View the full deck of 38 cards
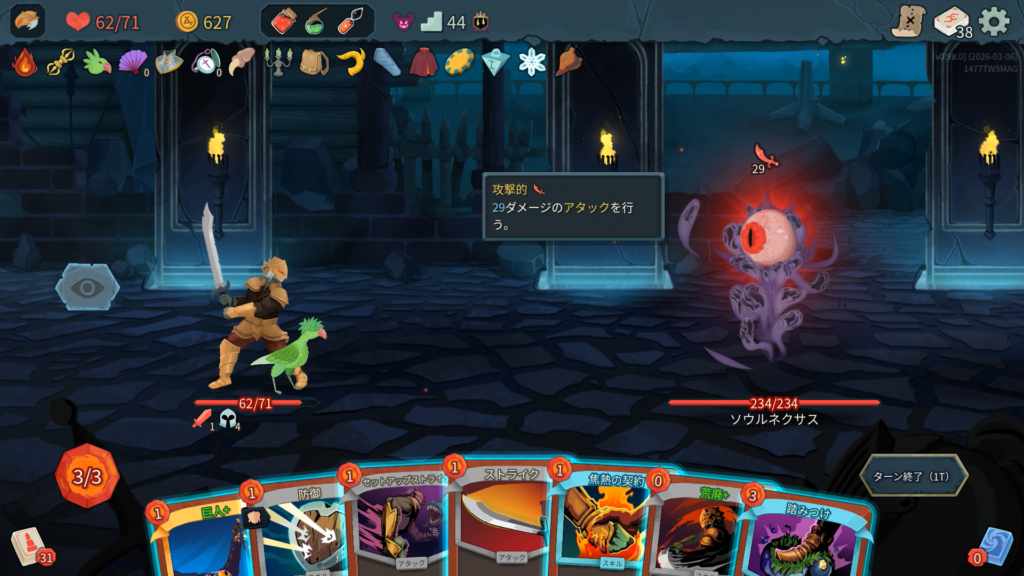Viewport: 1024px width, 576px height. 952,21
